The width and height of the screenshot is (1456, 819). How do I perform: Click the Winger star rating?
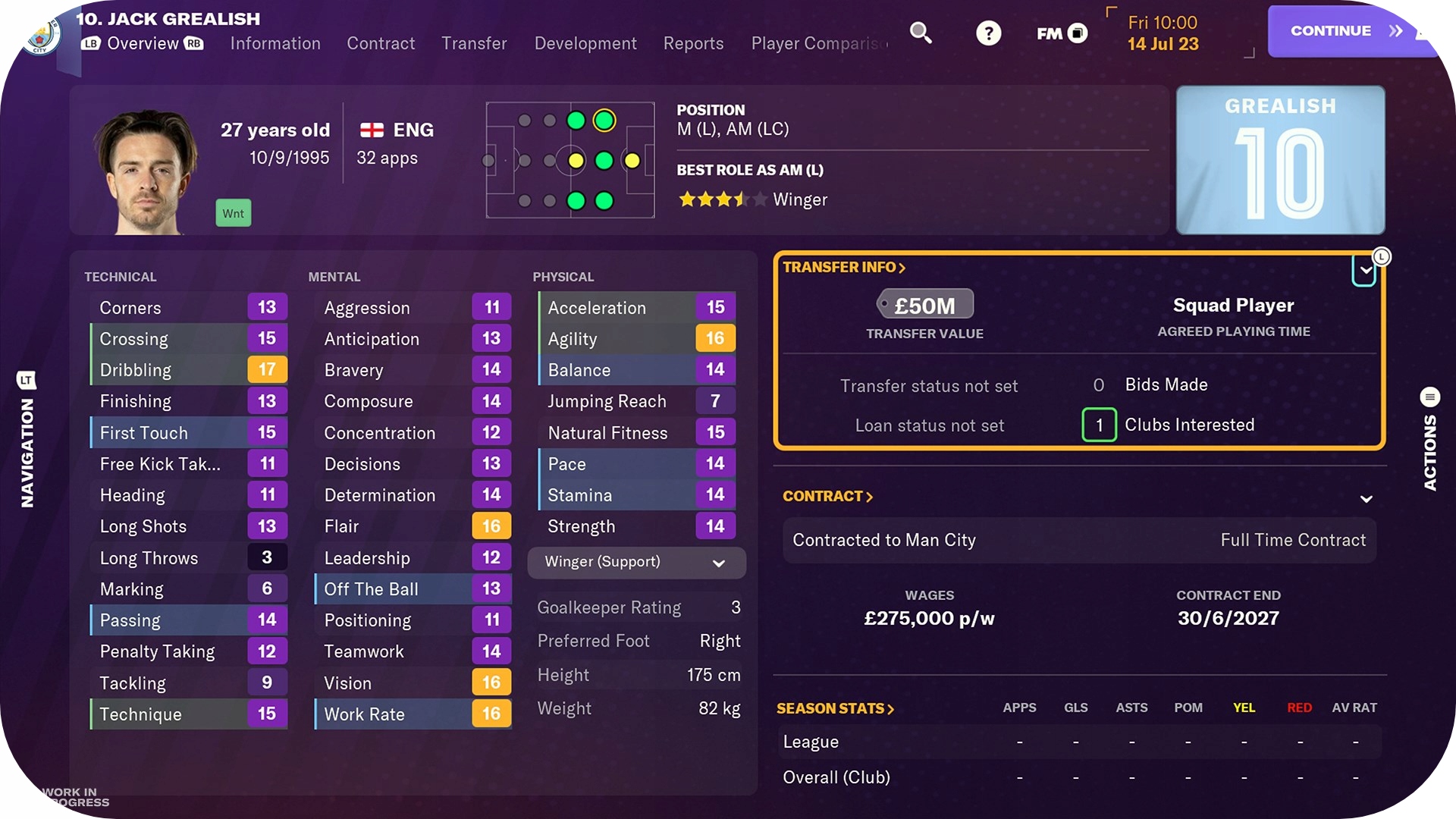pos(721,199)
